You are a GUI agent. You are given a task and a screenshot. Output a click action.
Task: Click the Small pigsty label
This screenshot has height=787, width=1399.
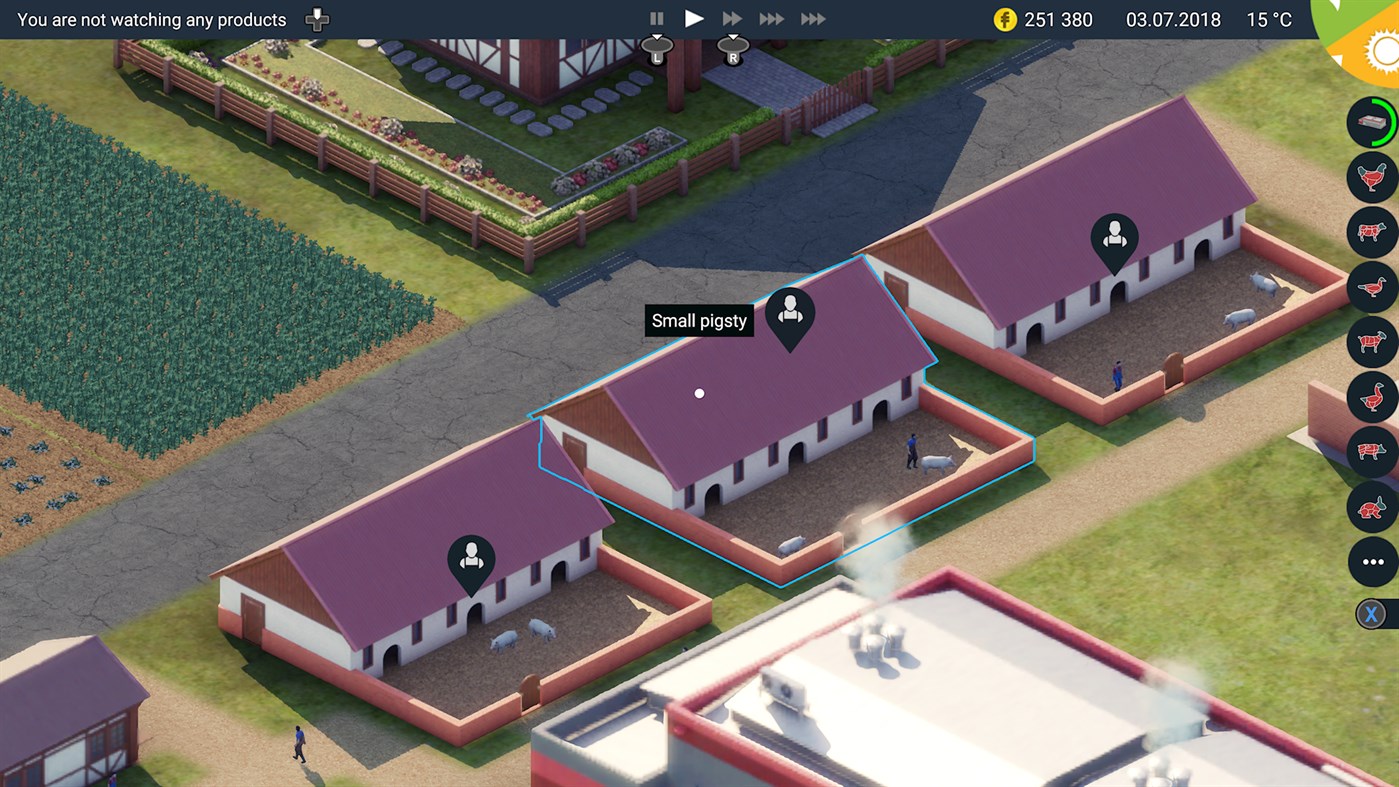698,320
